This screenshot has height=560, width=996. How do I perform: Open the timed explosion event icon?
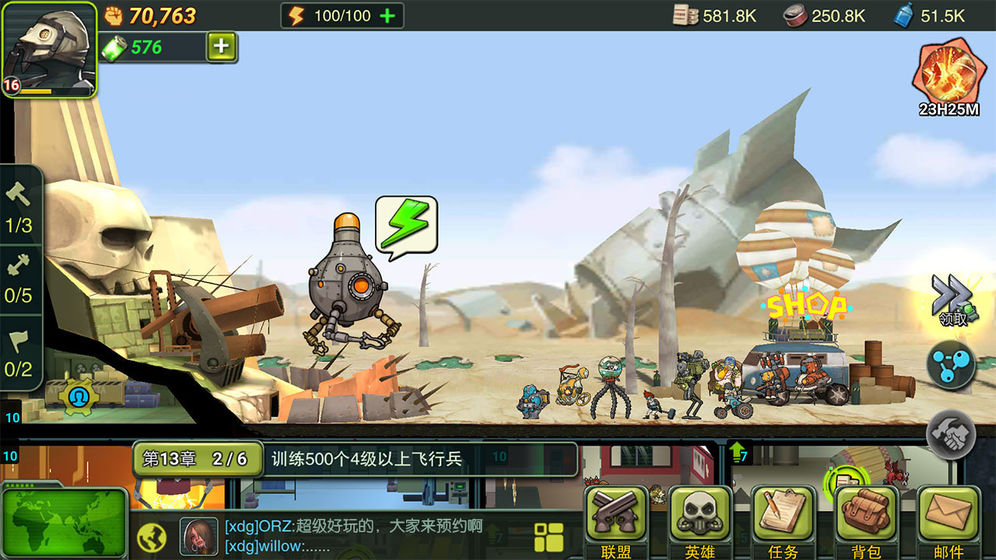coord(948,73)
